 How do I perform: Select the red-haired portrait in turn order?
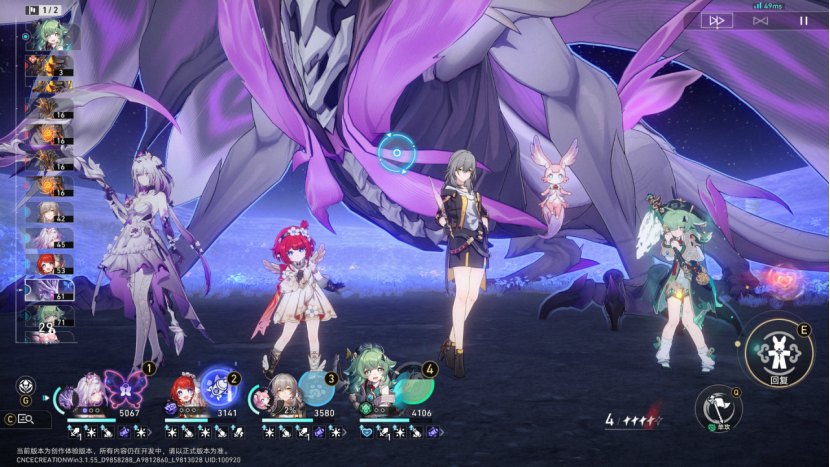coord(48,264)
